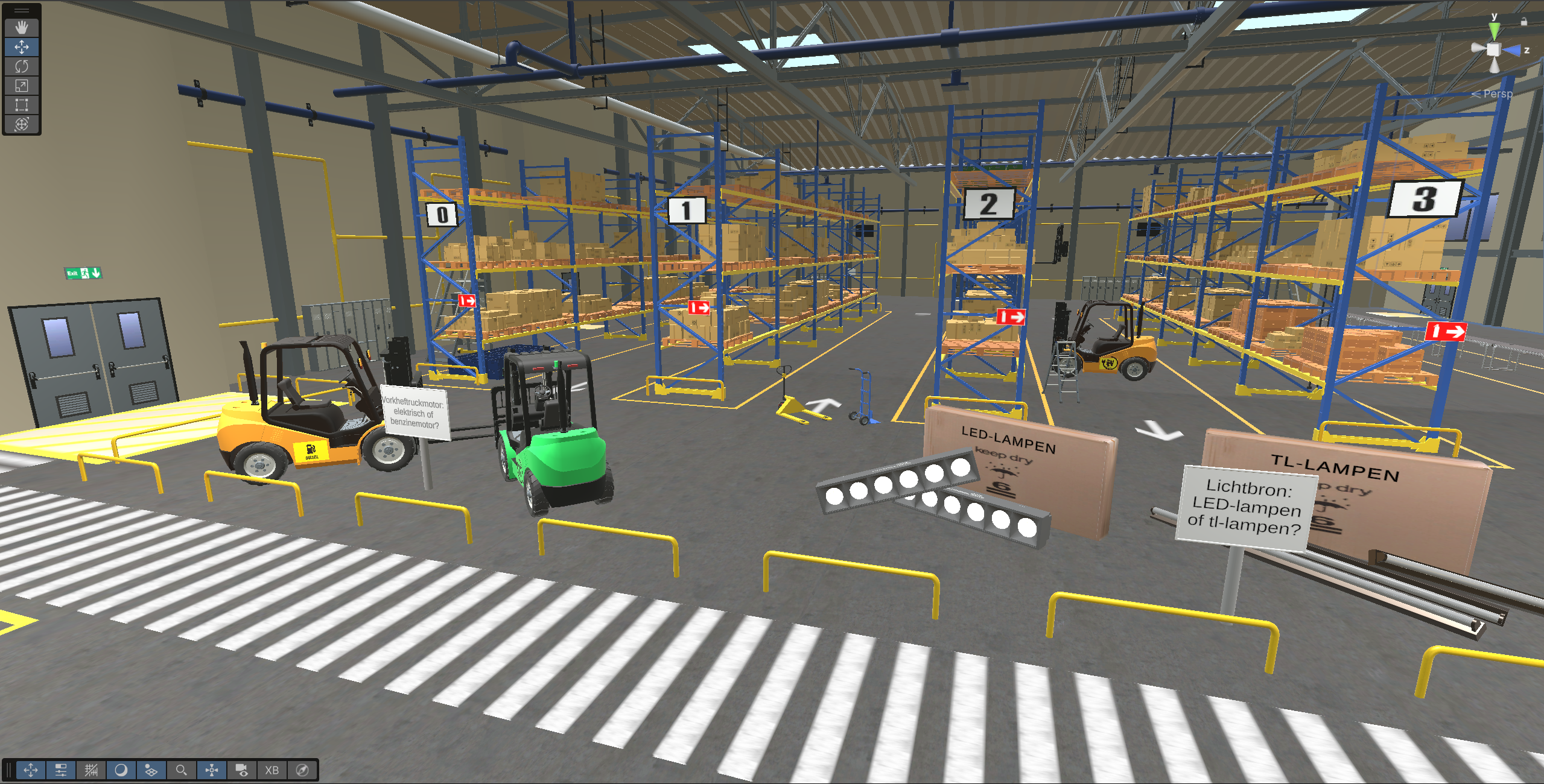Click the XB button in bottom toolbar
Image resolution: width=1544 pixels, height=784 pixels.
pos(271,770)
